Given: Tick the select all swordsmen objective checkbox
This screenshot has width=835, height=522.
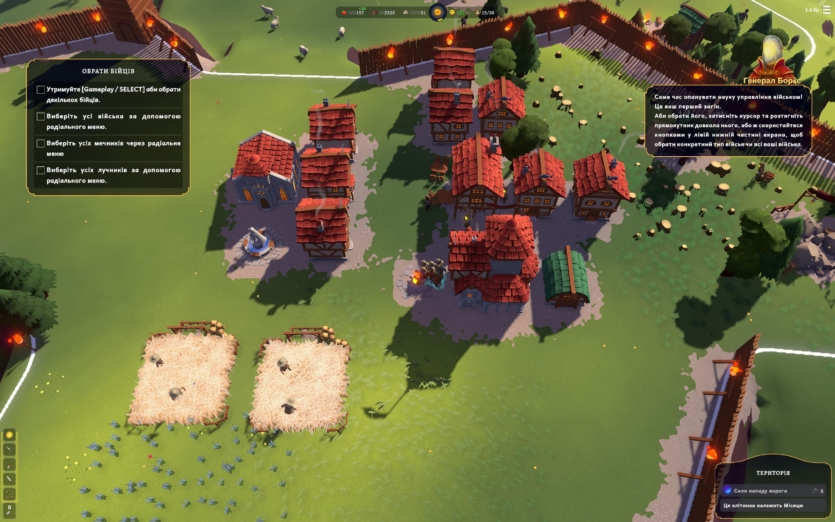Looking at the screenshot, I should click(41, 143).
